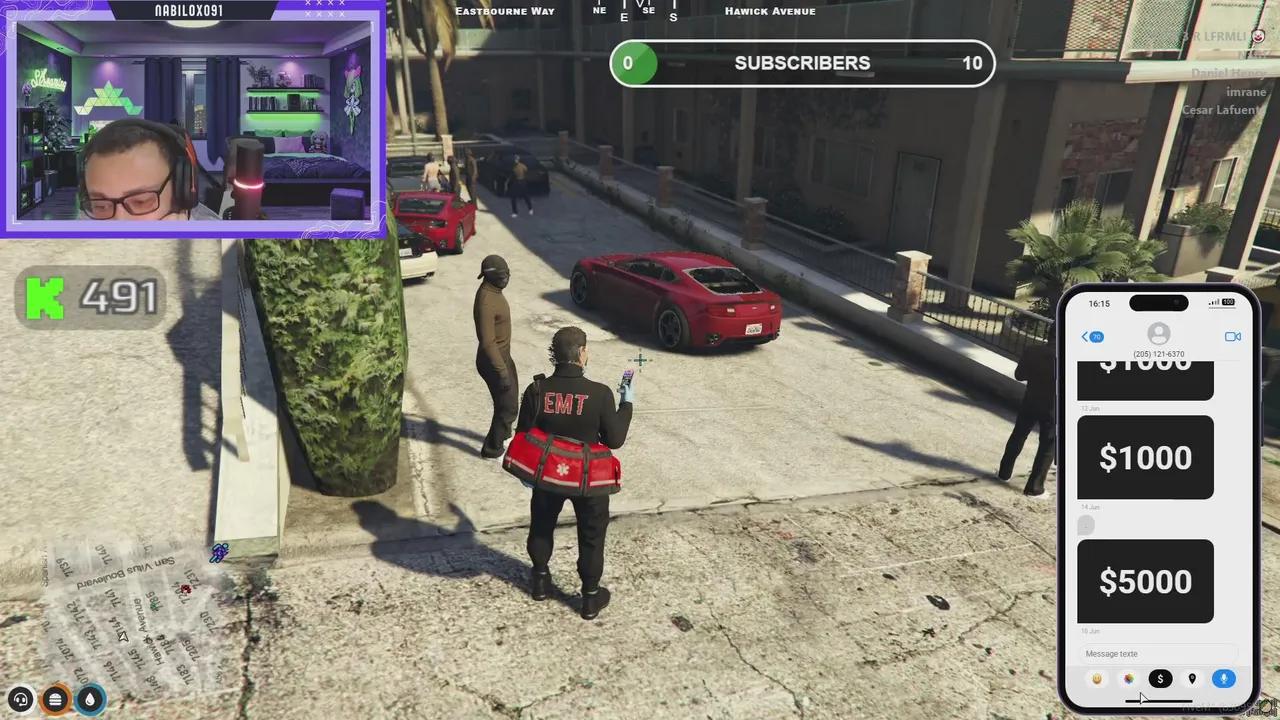Start a video call with the contact
Image resolution: width=1280 pixels, height=720 pixels.
[1233, 337]
